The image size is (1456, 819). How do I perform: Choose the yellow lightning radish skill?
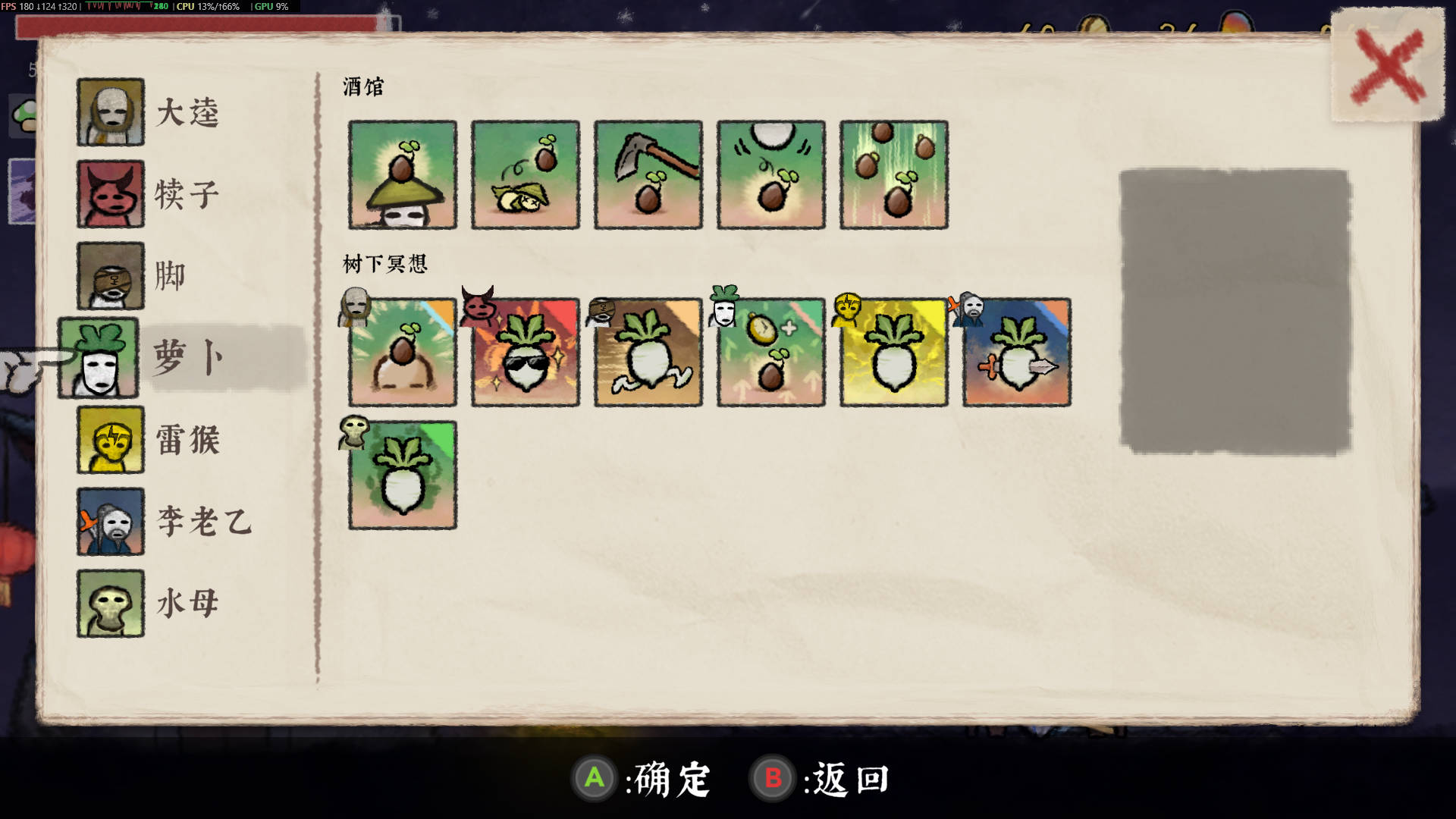894,353
